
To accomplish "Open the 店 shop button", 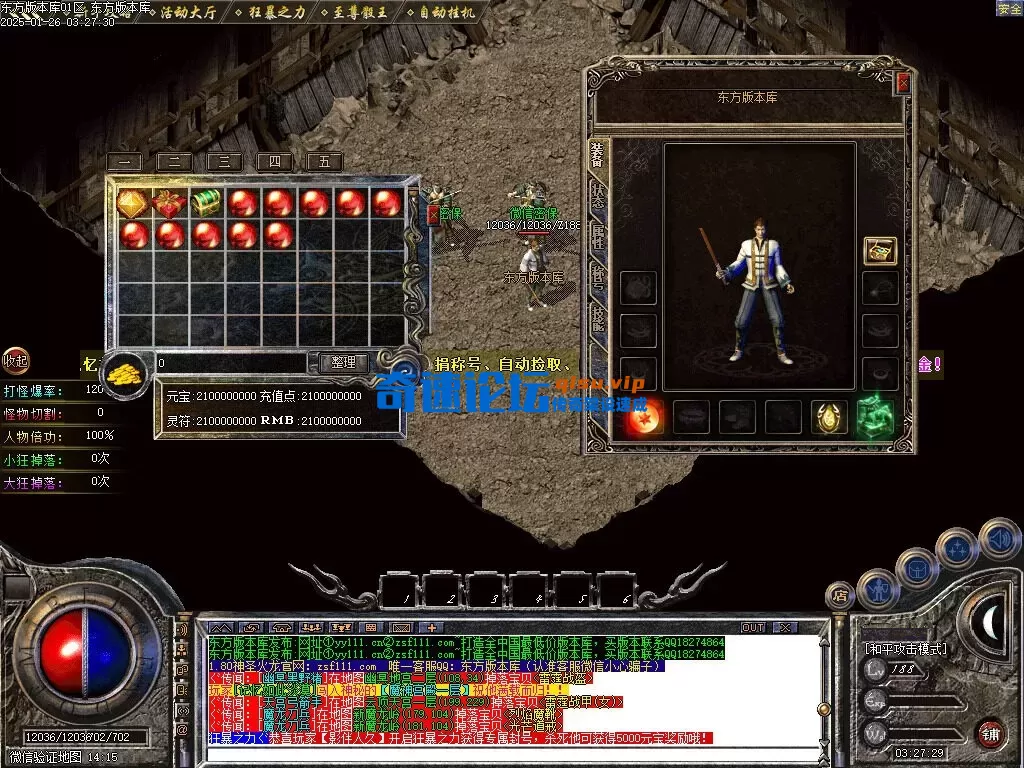I will coord(839,595).
